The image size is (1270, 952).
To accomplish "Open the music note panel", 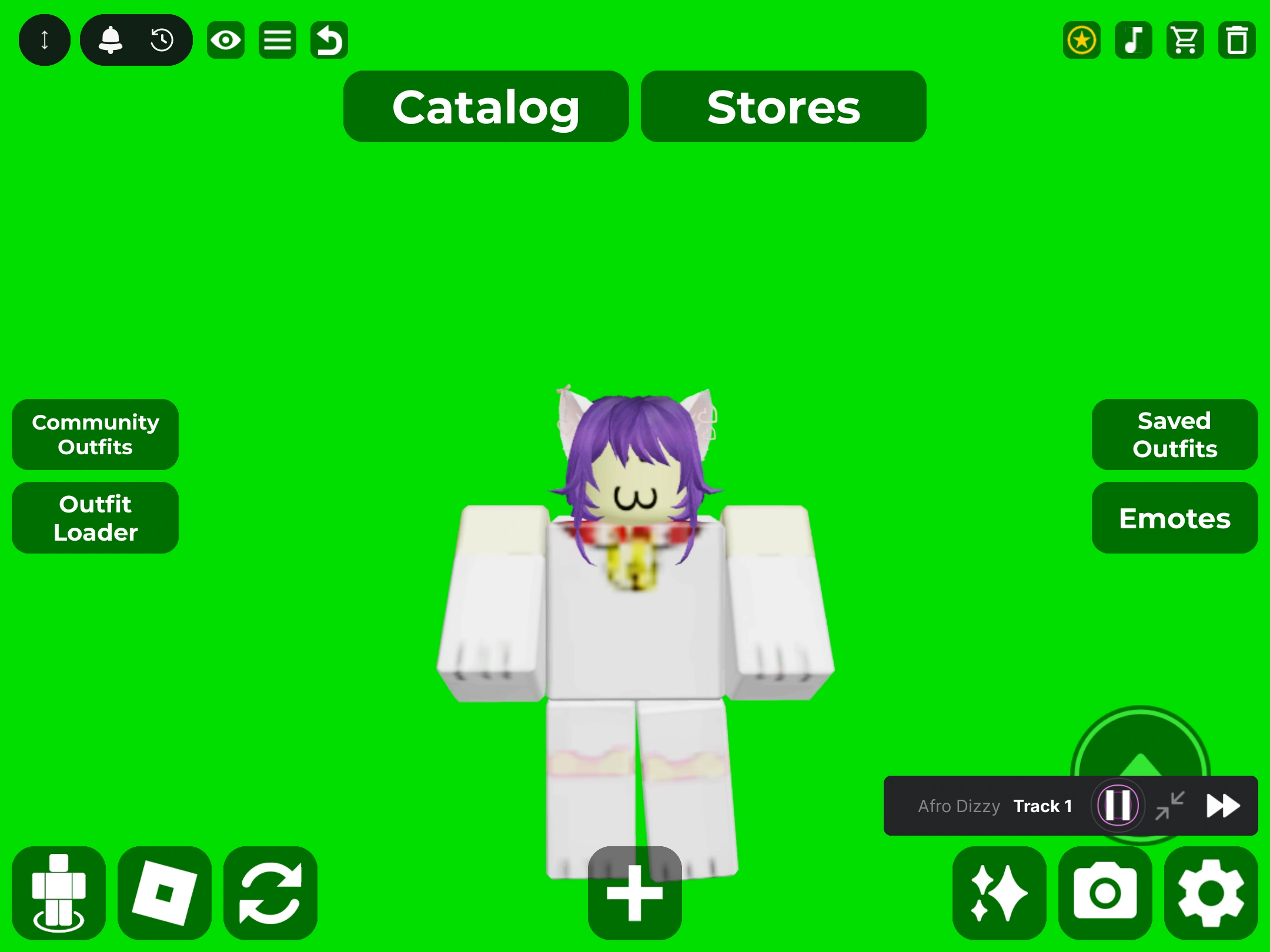I will (1133, 40).
